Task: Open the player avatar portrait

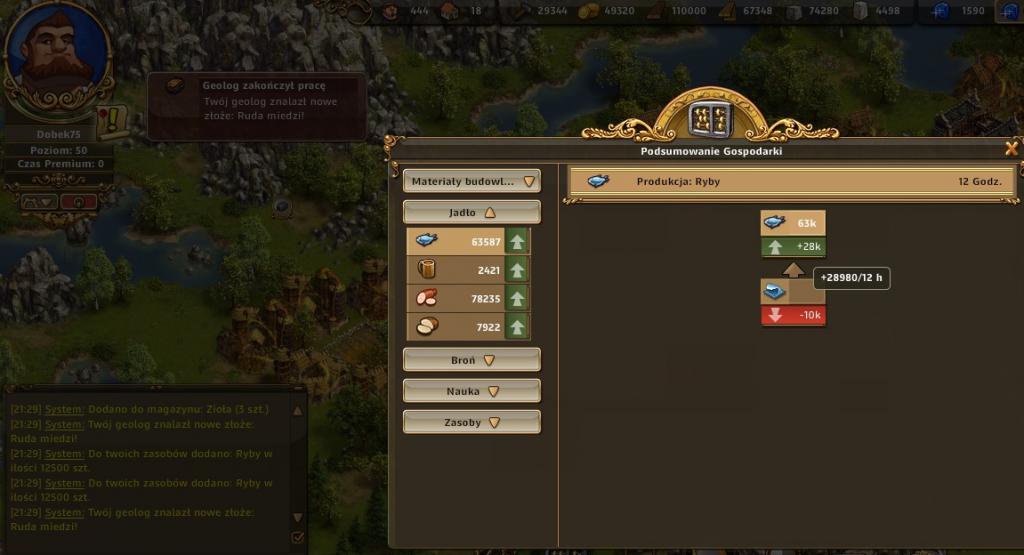Action: 56,55
